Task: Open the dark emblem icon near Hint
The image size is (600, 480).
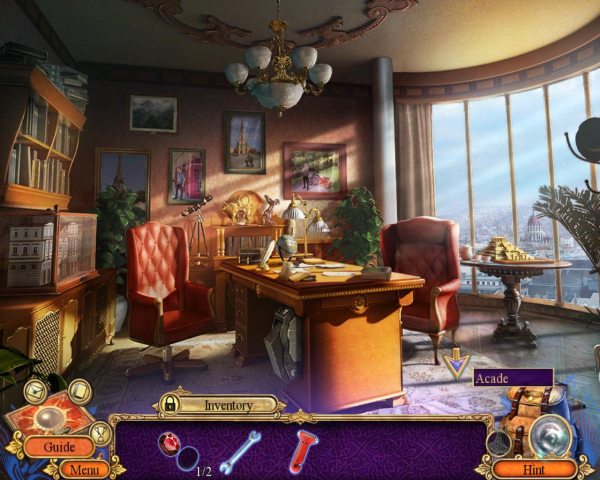Action: click(499, 443)
